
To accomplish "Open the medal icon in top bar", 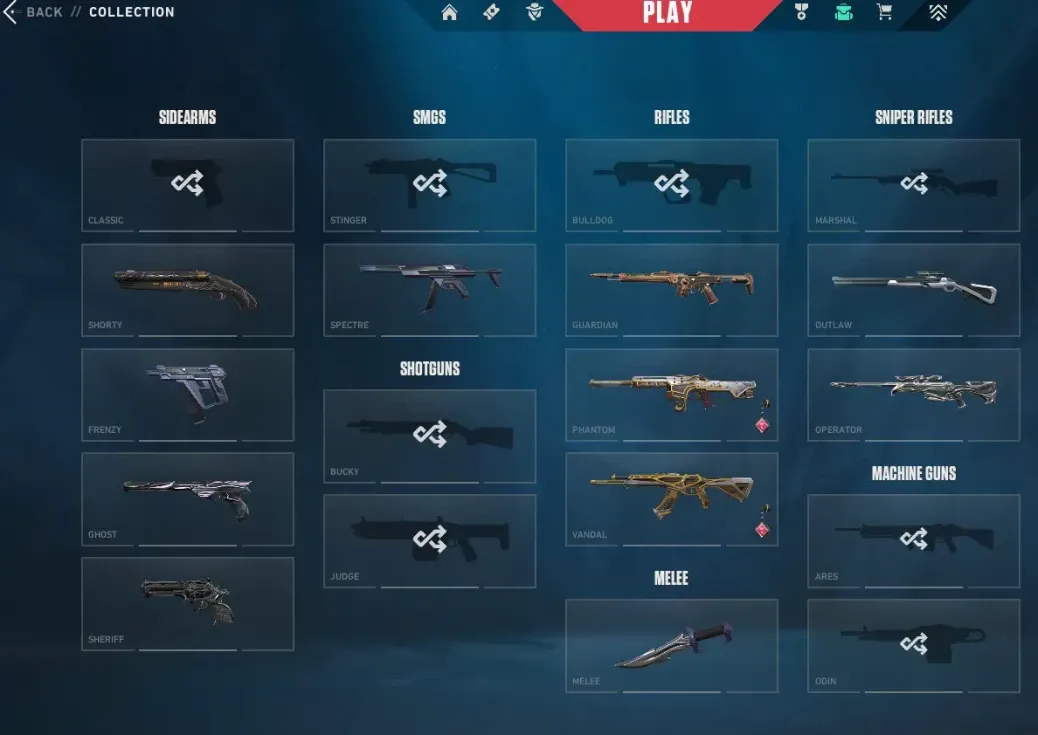I will (800, 12).
